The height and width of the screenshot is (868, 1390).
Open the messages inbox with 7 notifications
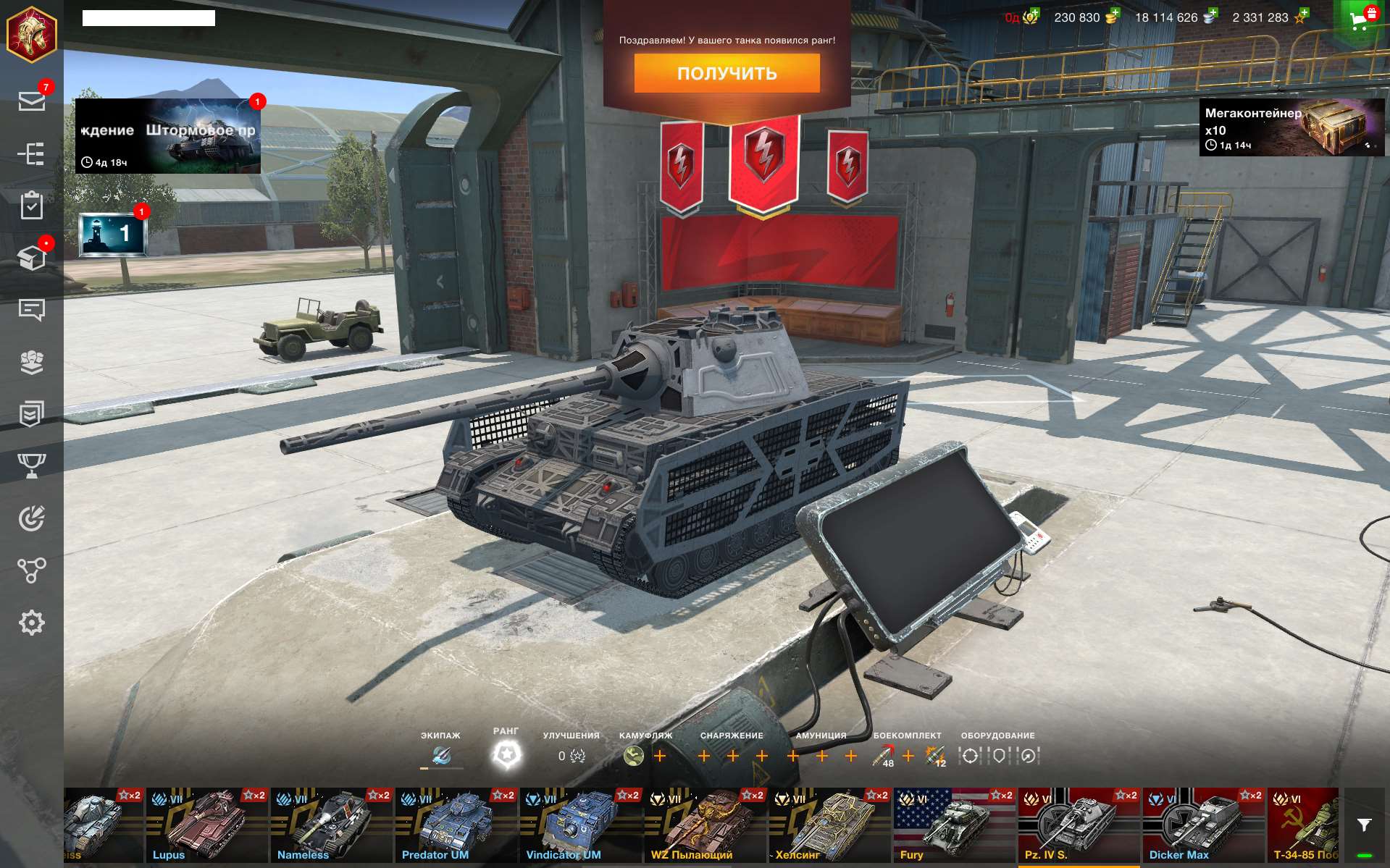point(30,100)
